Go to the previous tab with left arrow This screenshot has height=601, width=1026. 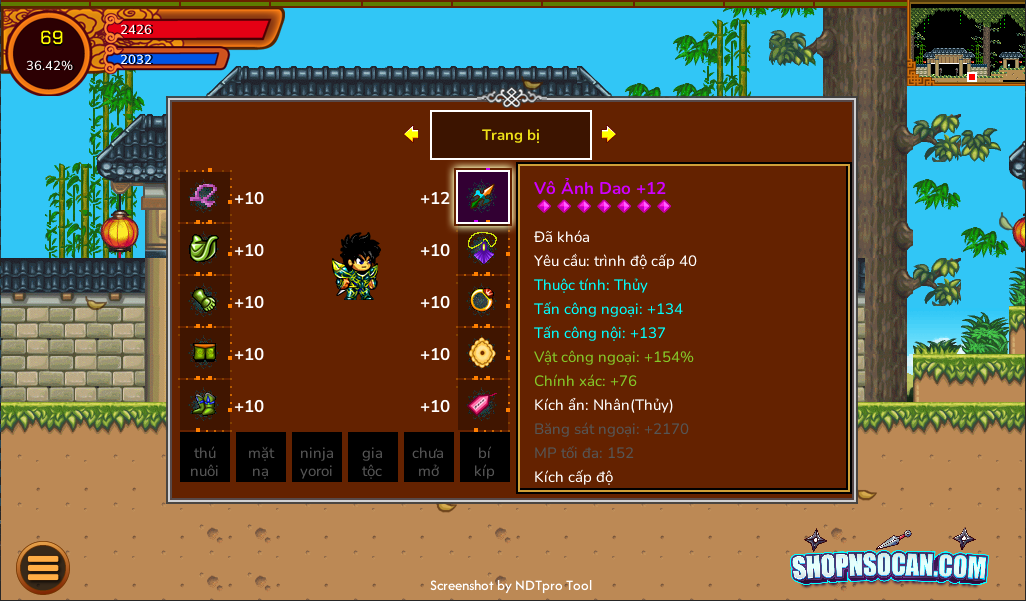411,134
